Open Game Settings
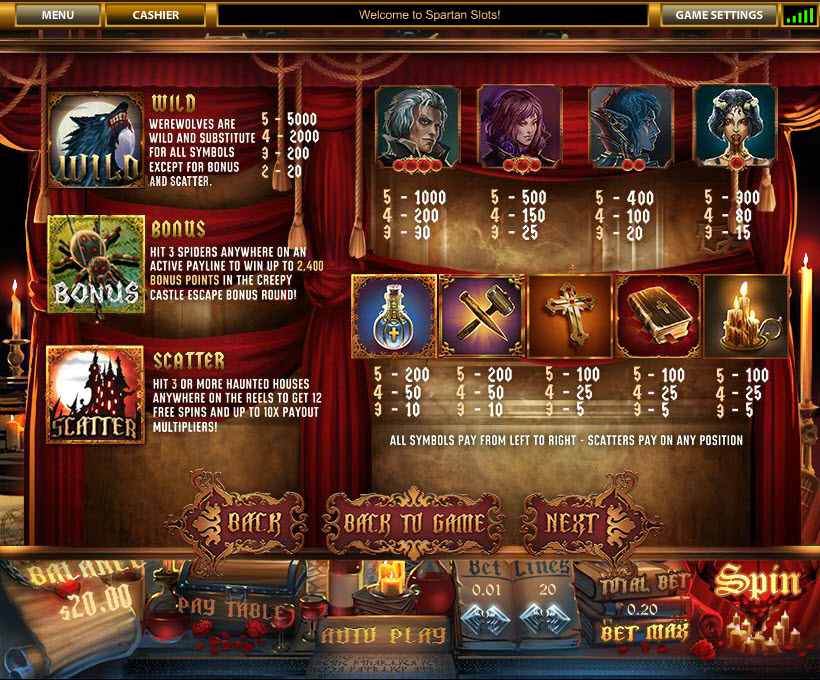Viewport: 820px width, 680px height. 719,15
